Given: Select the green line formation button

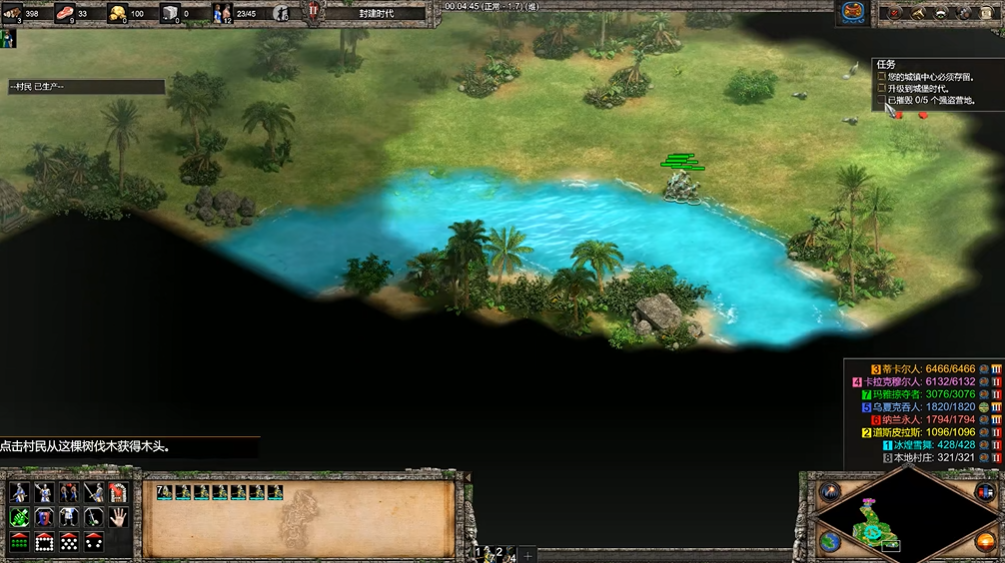Looking at the screenshot, I should (19, 543).
